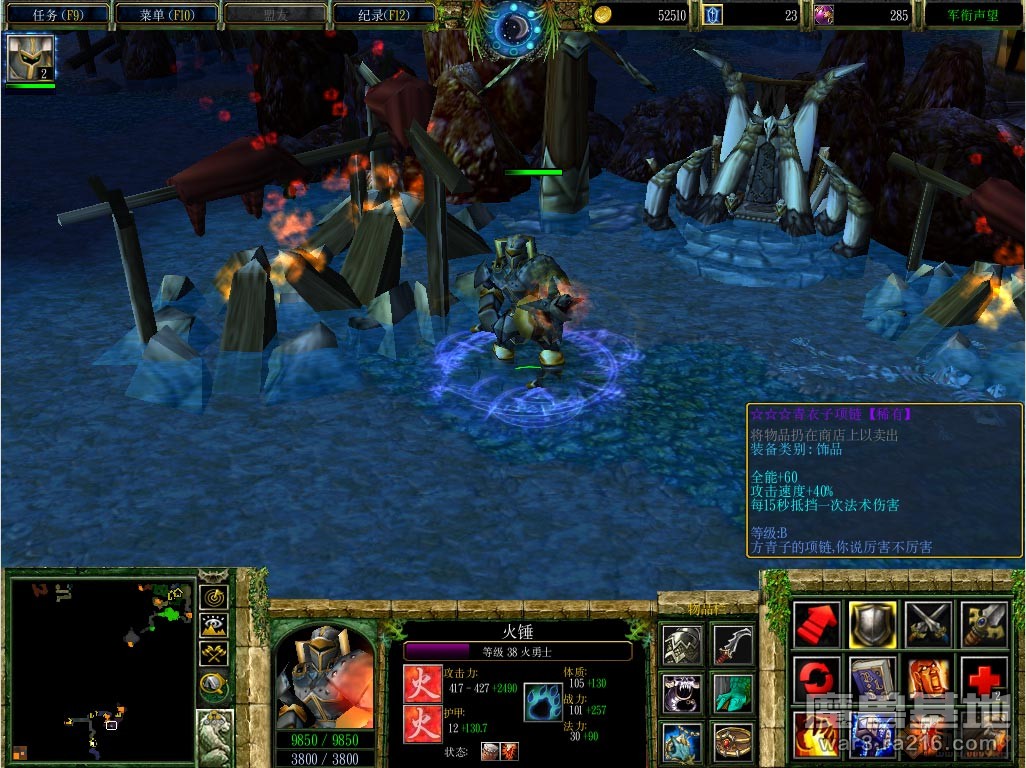Open the 纪录 (F12) log menu
This screenshot has width=1026, height=768.
click(383, 15)
